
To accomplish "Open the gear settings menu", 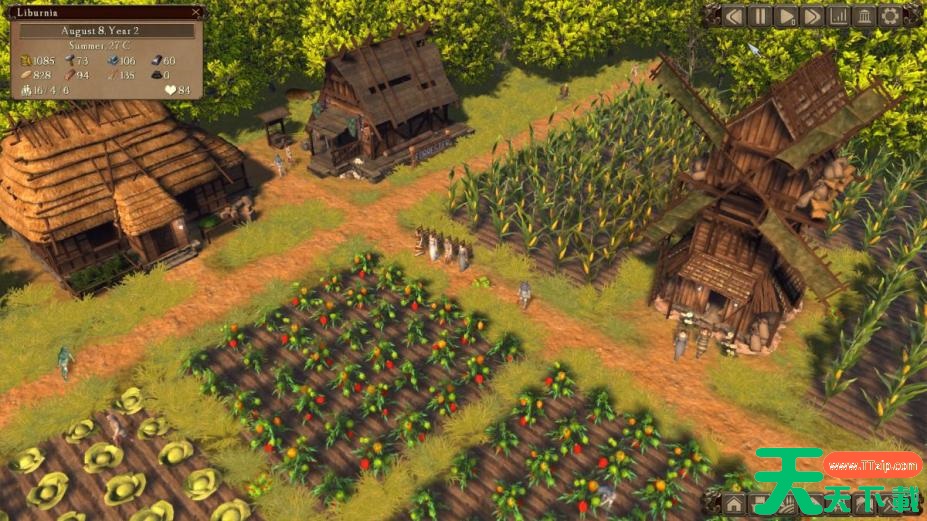I will 888,16.
